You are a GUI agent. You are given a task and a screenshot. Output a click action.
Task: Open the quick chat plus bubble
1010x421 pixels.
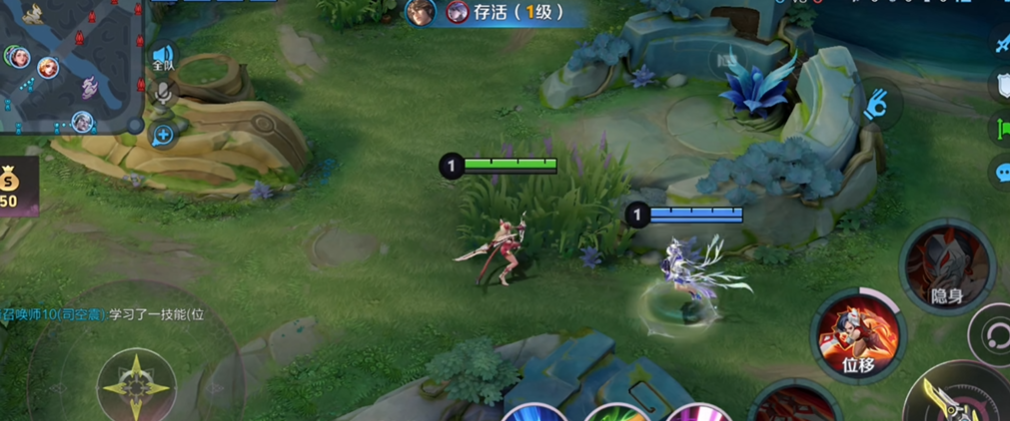pyautogui.click(x=163, y=134)
